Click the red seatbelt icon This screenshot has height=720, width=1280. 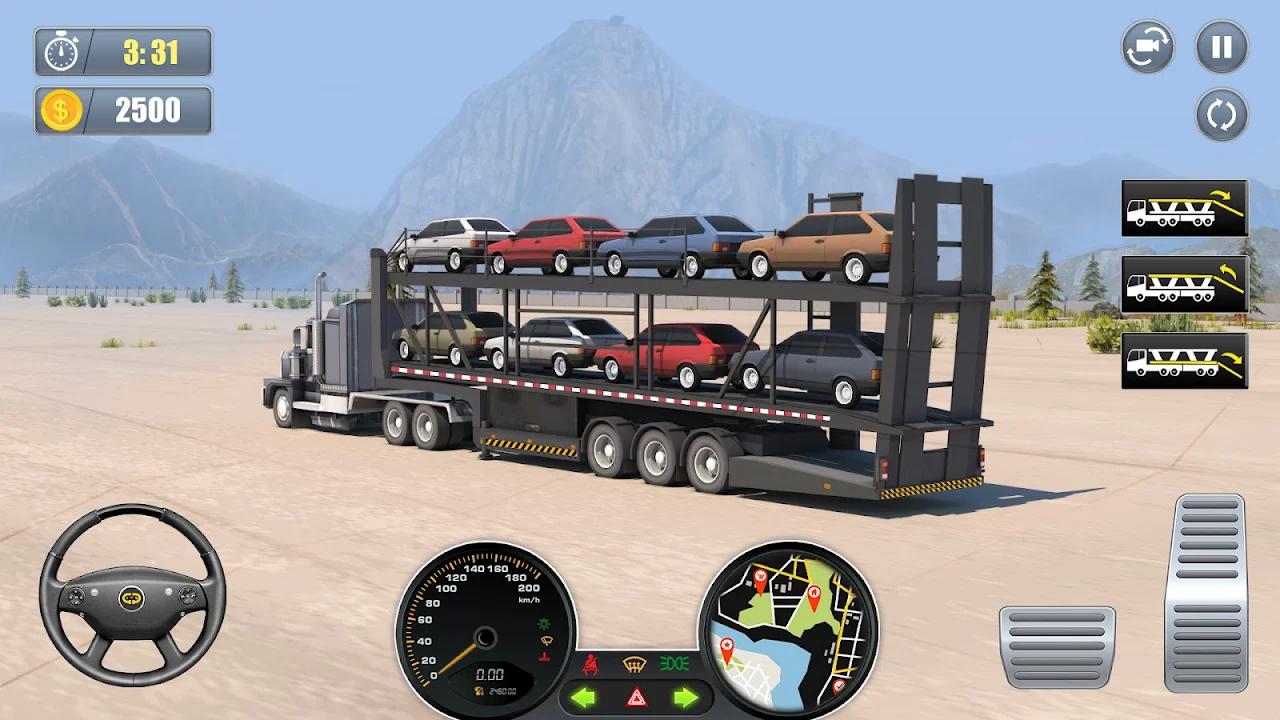[591, 663]
